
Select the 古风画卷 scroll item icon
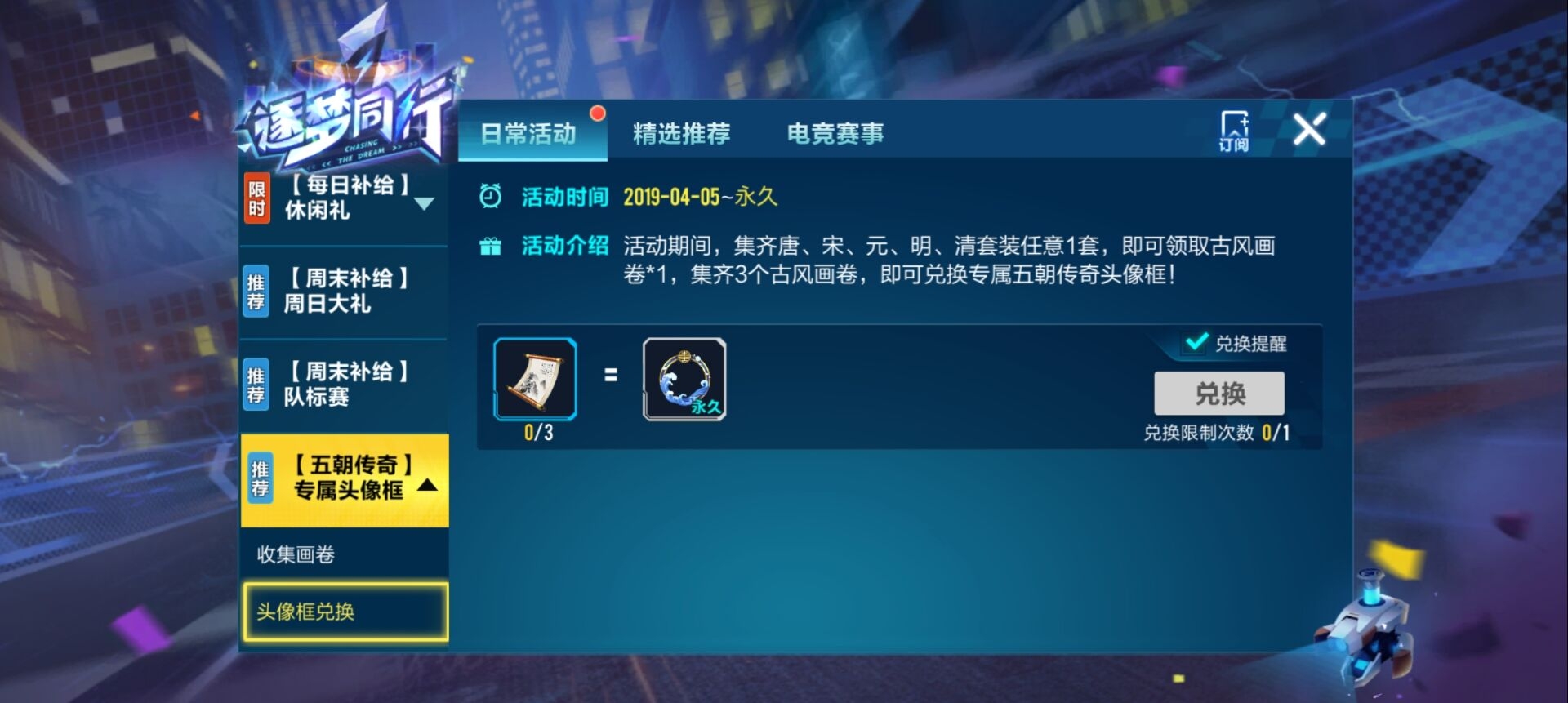coord(535,380)
